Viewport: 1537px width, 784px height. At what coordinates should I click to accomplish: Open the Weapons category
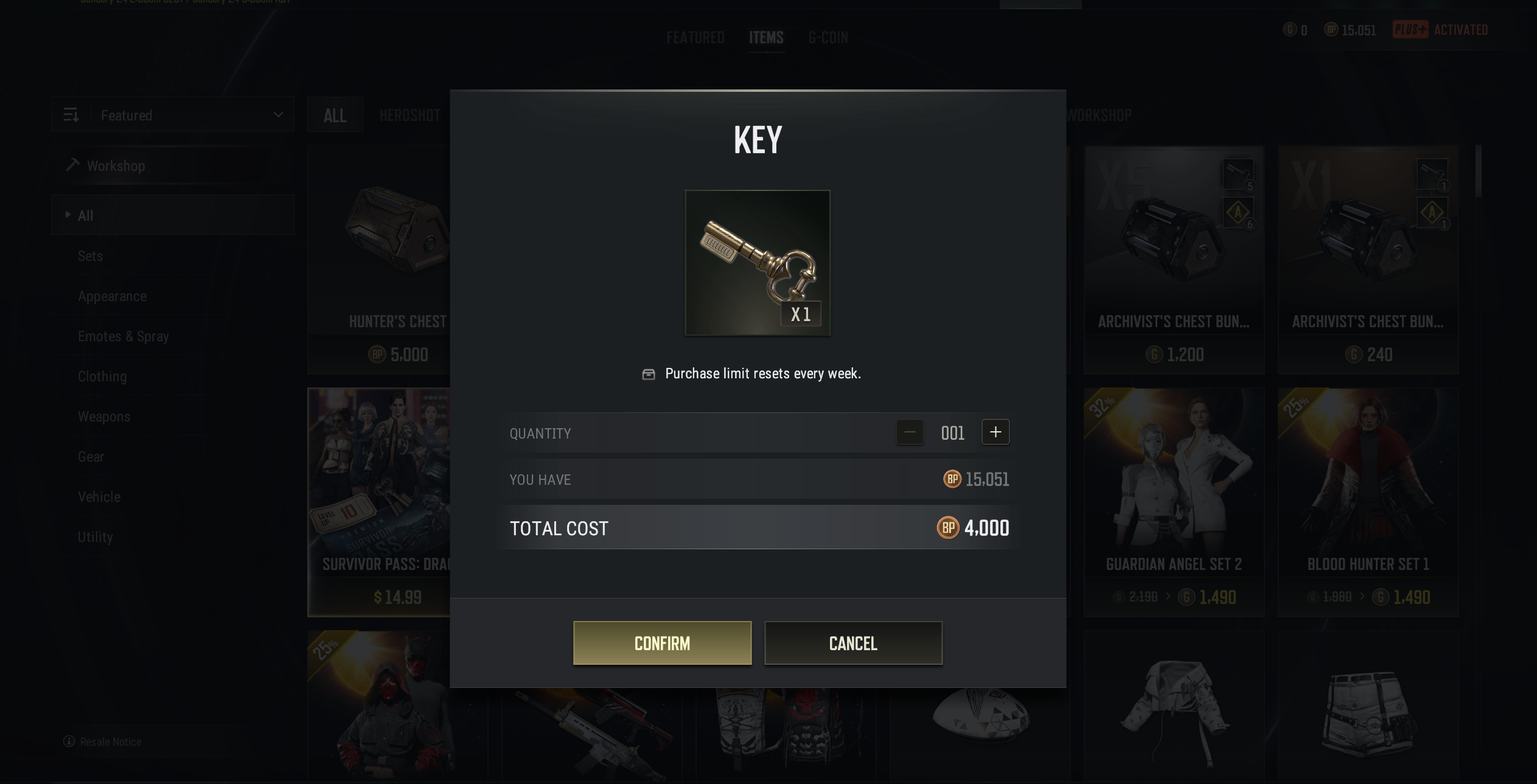coord(104,417)
